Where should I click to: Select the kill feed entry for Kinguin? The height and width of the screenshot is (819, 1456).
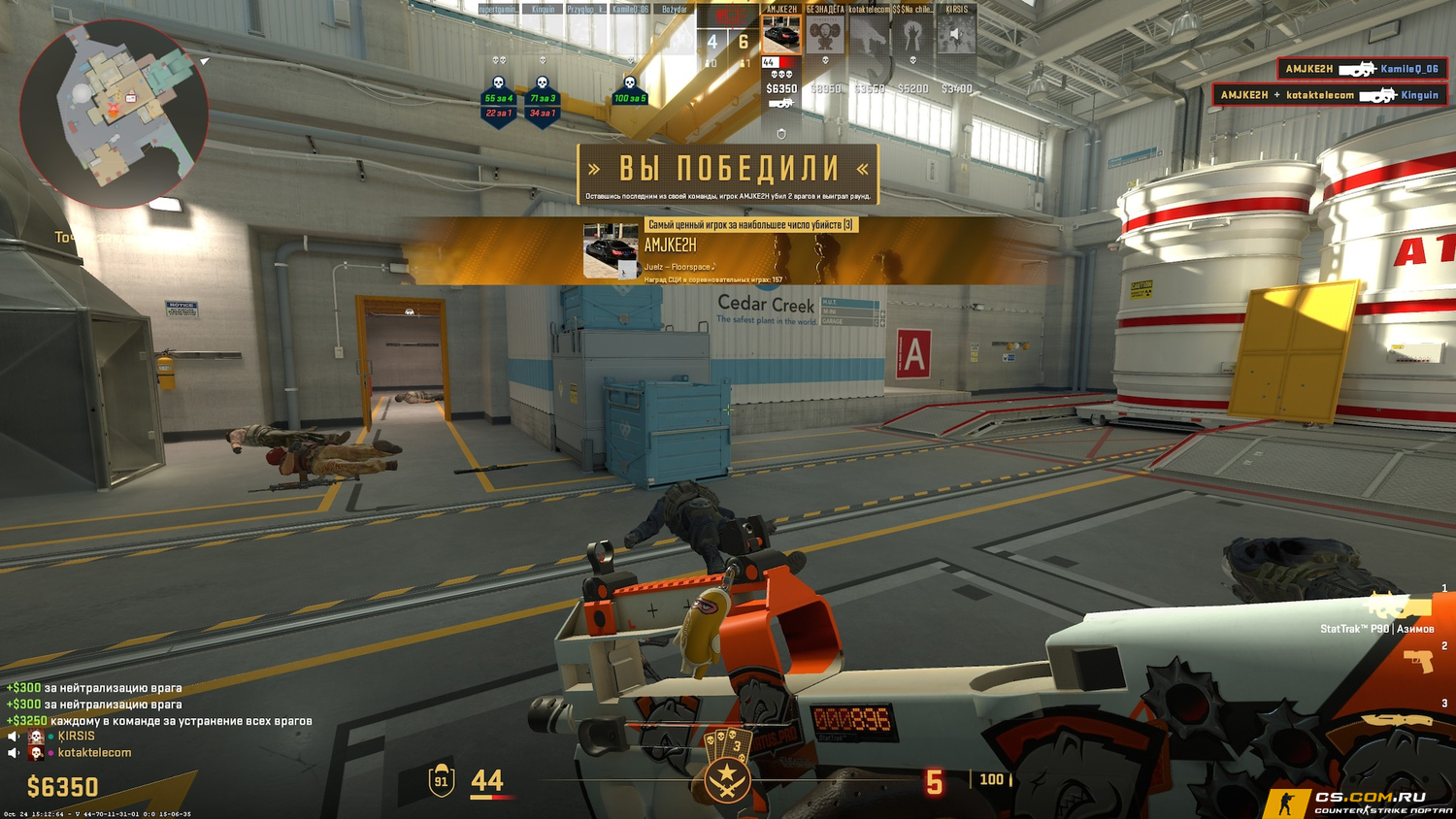point(1329,95)
